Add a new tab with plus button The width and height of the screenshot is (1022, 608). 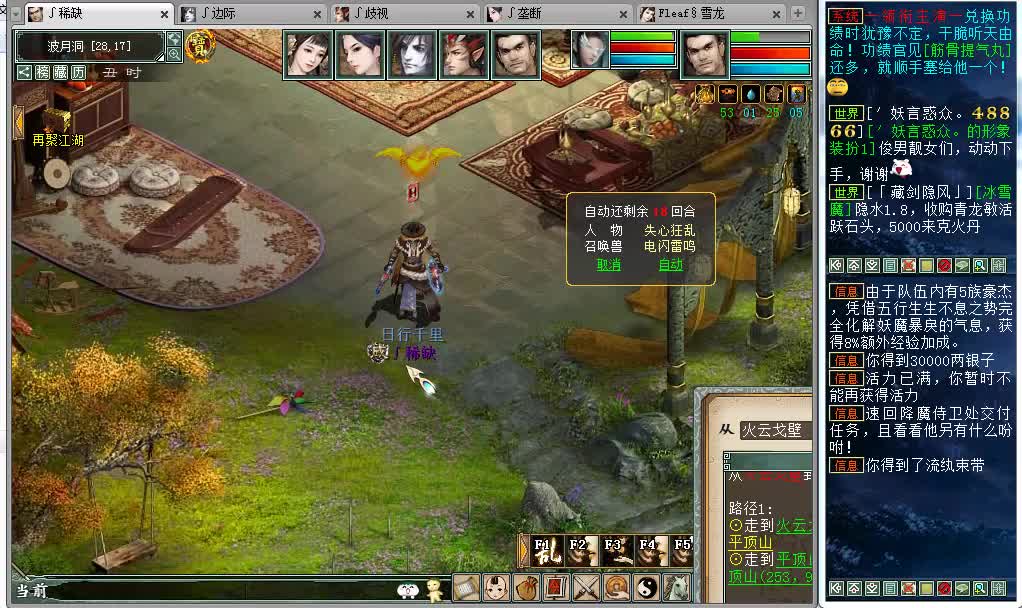point(798,14)
